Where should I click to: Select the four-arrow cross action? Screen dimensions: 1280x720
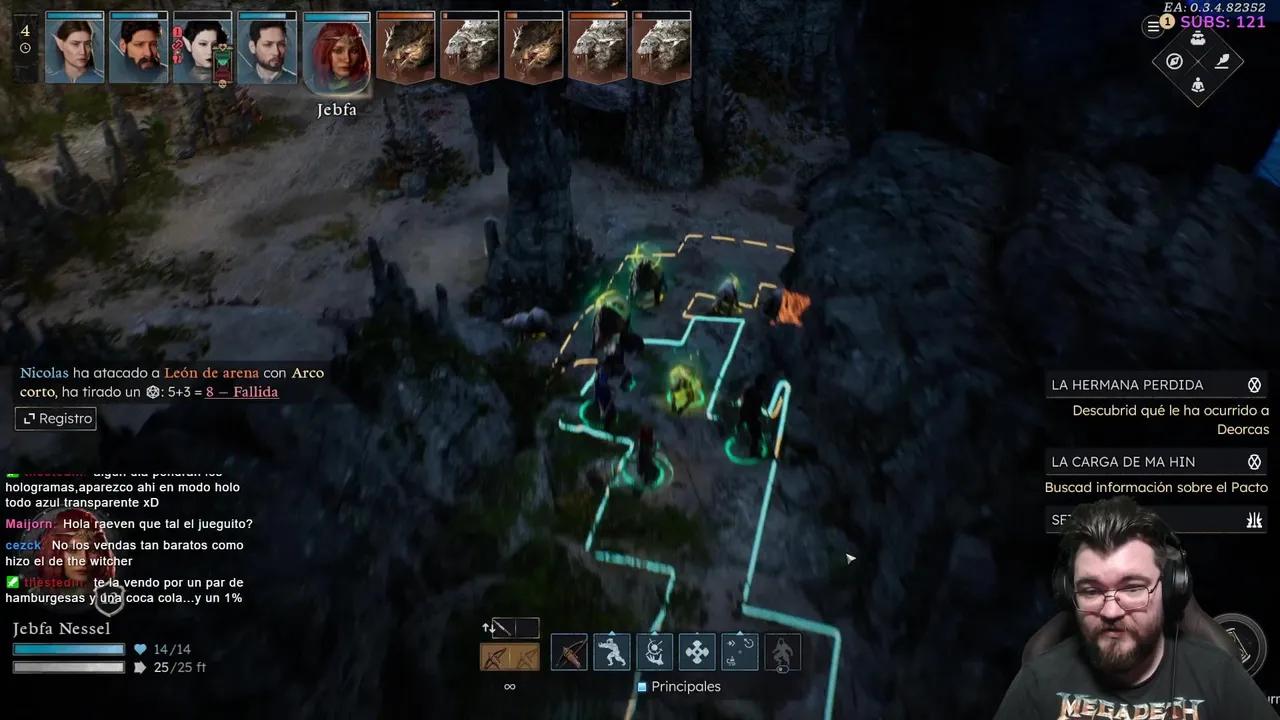click(698, 653)
